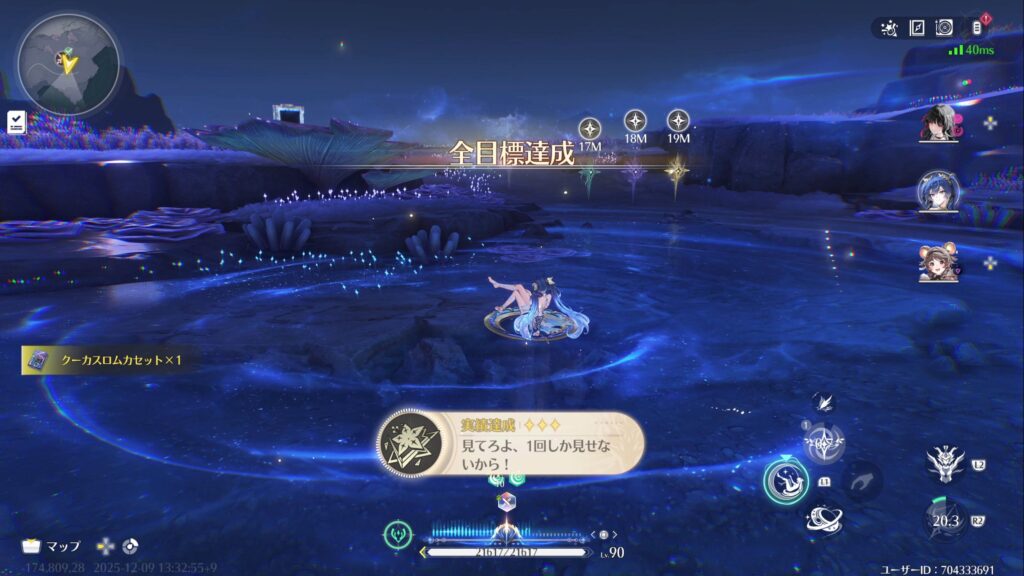Select the blue-haired party member portrait
This screenshot has height=576, width=1024.
click(939, 192)
